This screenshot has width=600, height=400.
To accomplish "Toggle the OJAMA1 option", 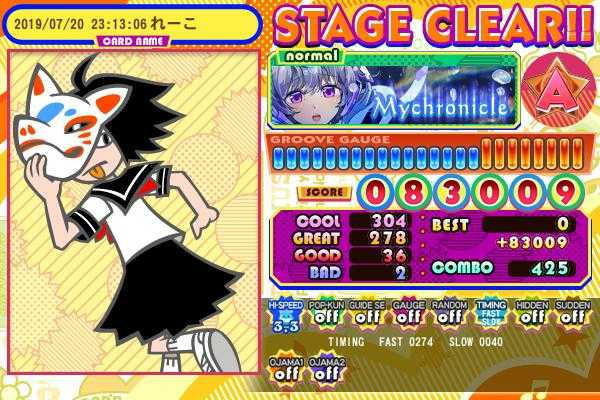I will 285,369.
